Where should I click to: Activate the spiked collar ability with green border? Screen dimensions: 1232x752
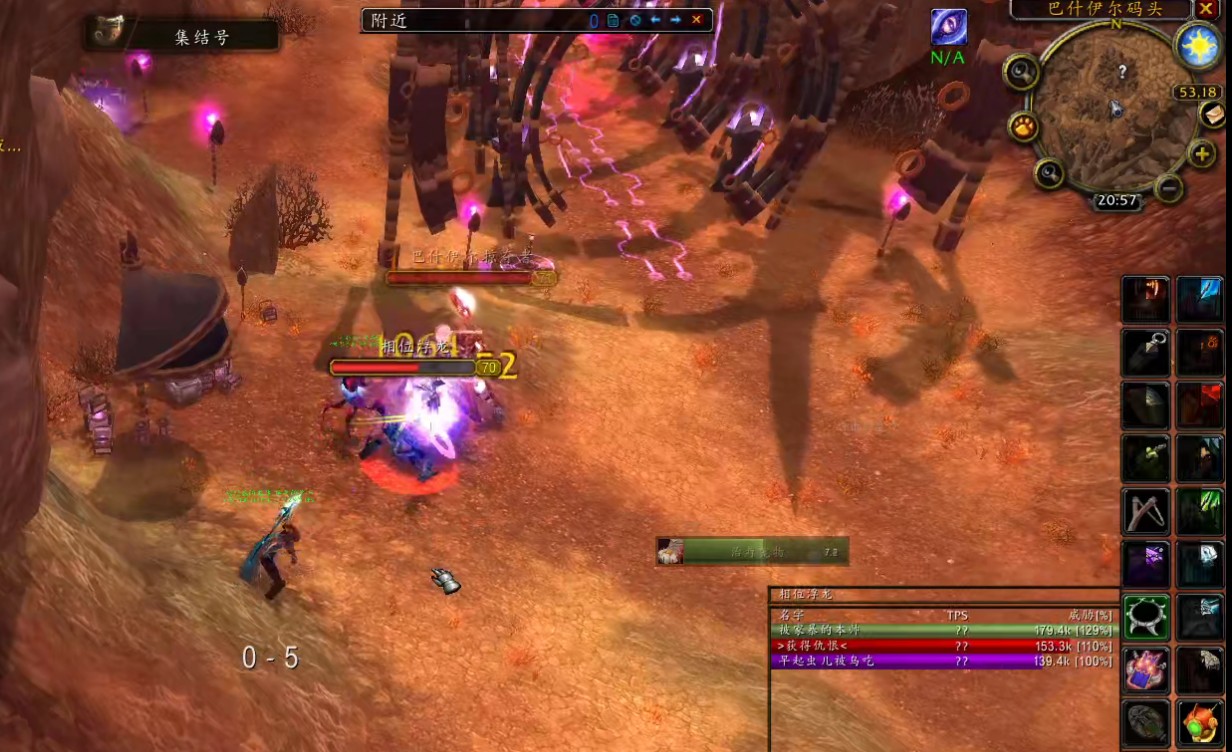1146,616
